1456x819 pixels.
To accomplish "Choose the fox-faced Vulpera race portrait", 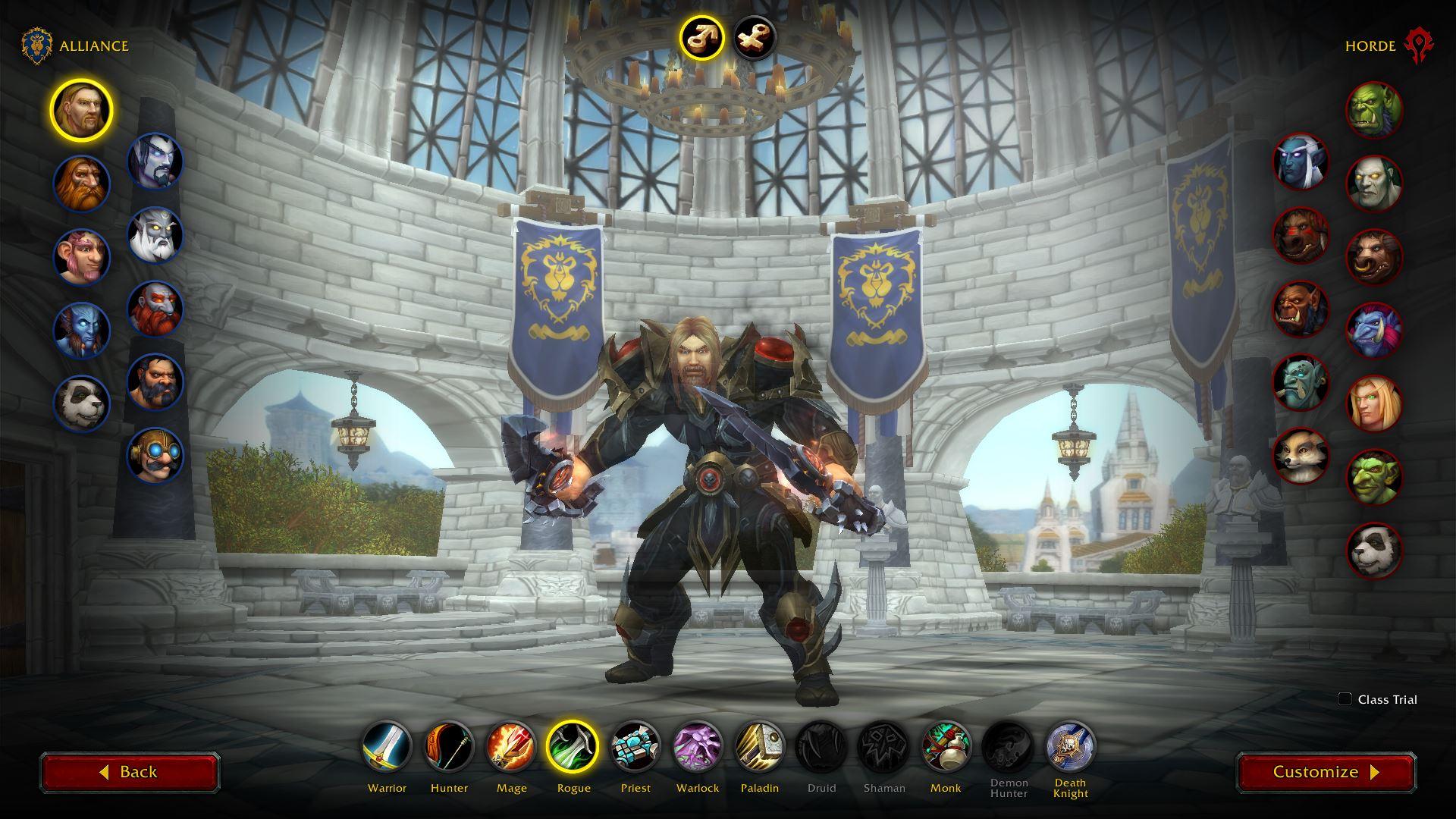I will 1301,456.
